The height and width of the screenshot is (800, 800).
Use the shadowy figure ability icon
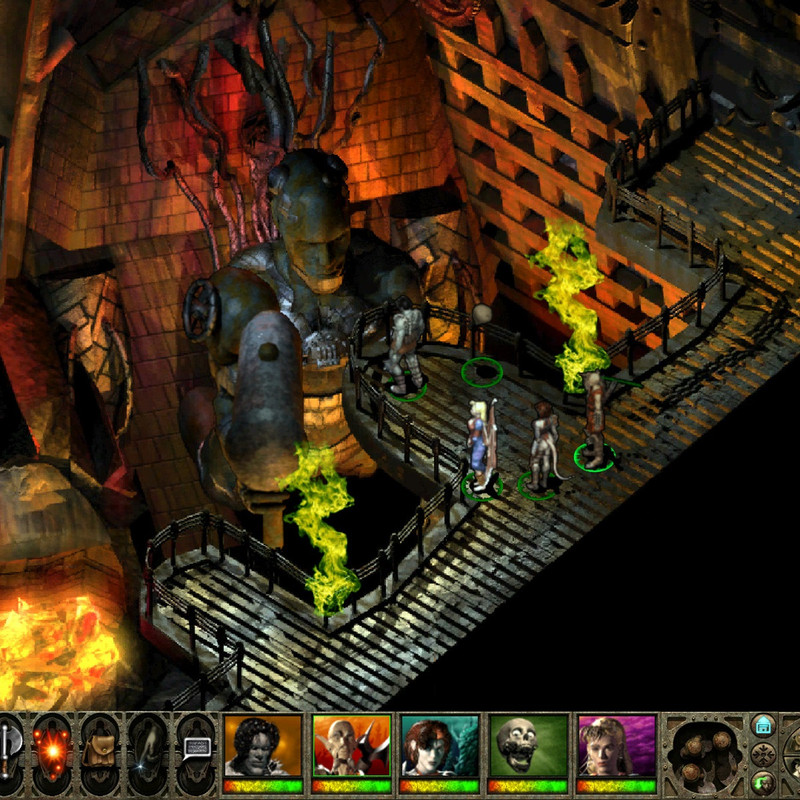point(148,748)
